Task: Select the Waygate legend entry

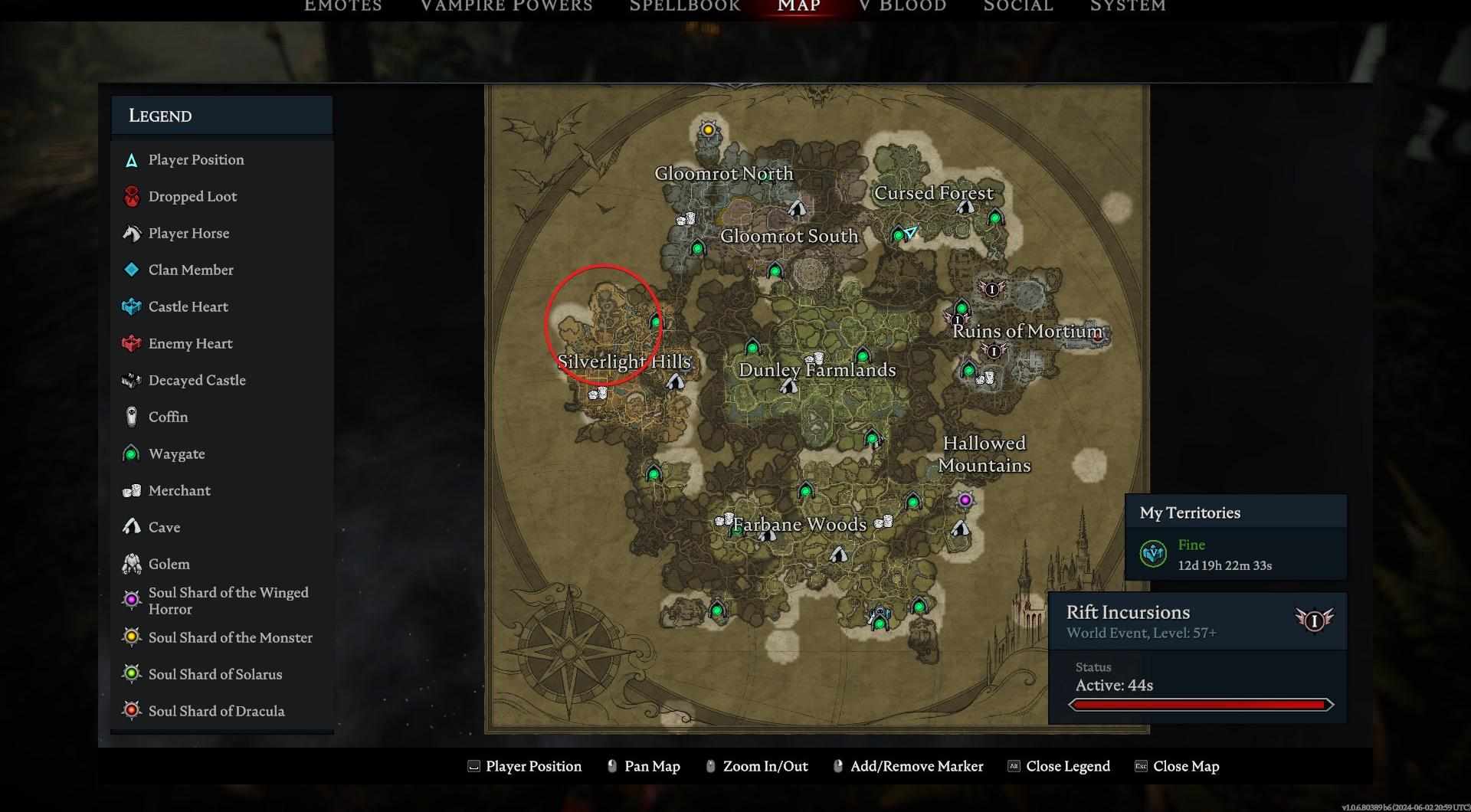Action: [x=176, y=453]
